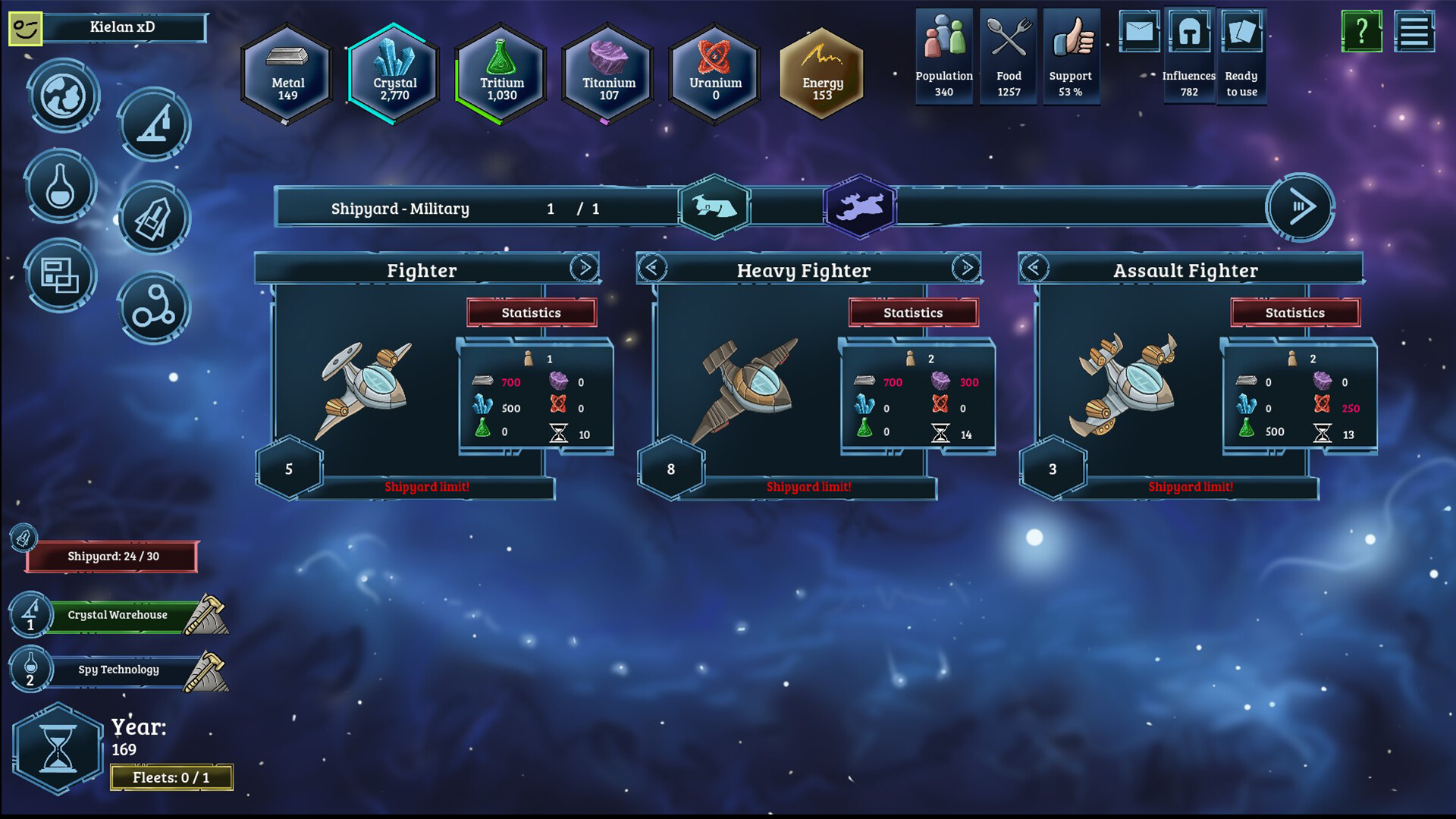Switch to the purple military ship tab
1456x819 pixels.
pyautogui.click(x=859, y=206)
